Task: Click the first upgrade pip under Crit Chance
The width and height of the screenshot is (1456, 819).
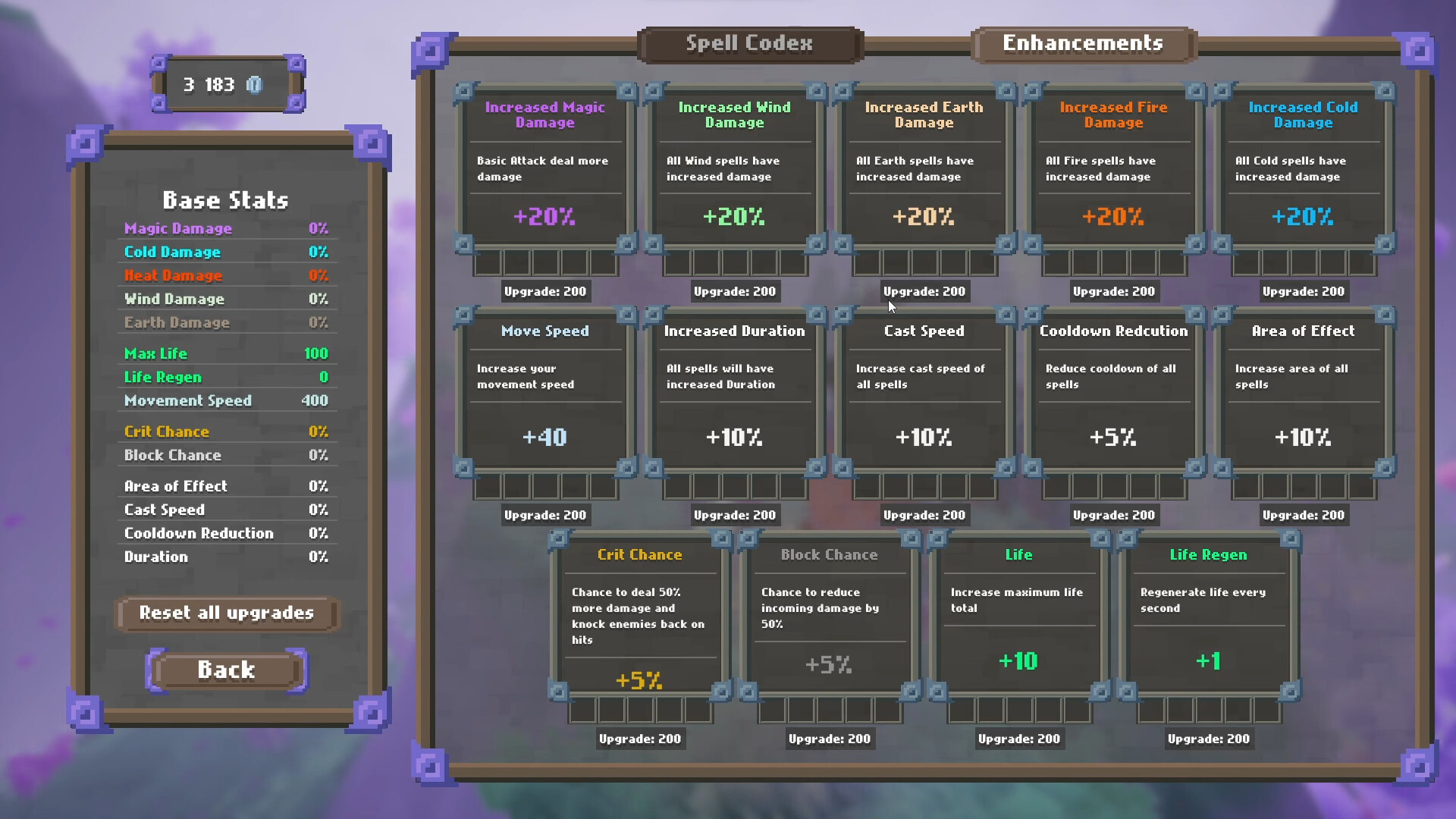Action: (582, 711)
